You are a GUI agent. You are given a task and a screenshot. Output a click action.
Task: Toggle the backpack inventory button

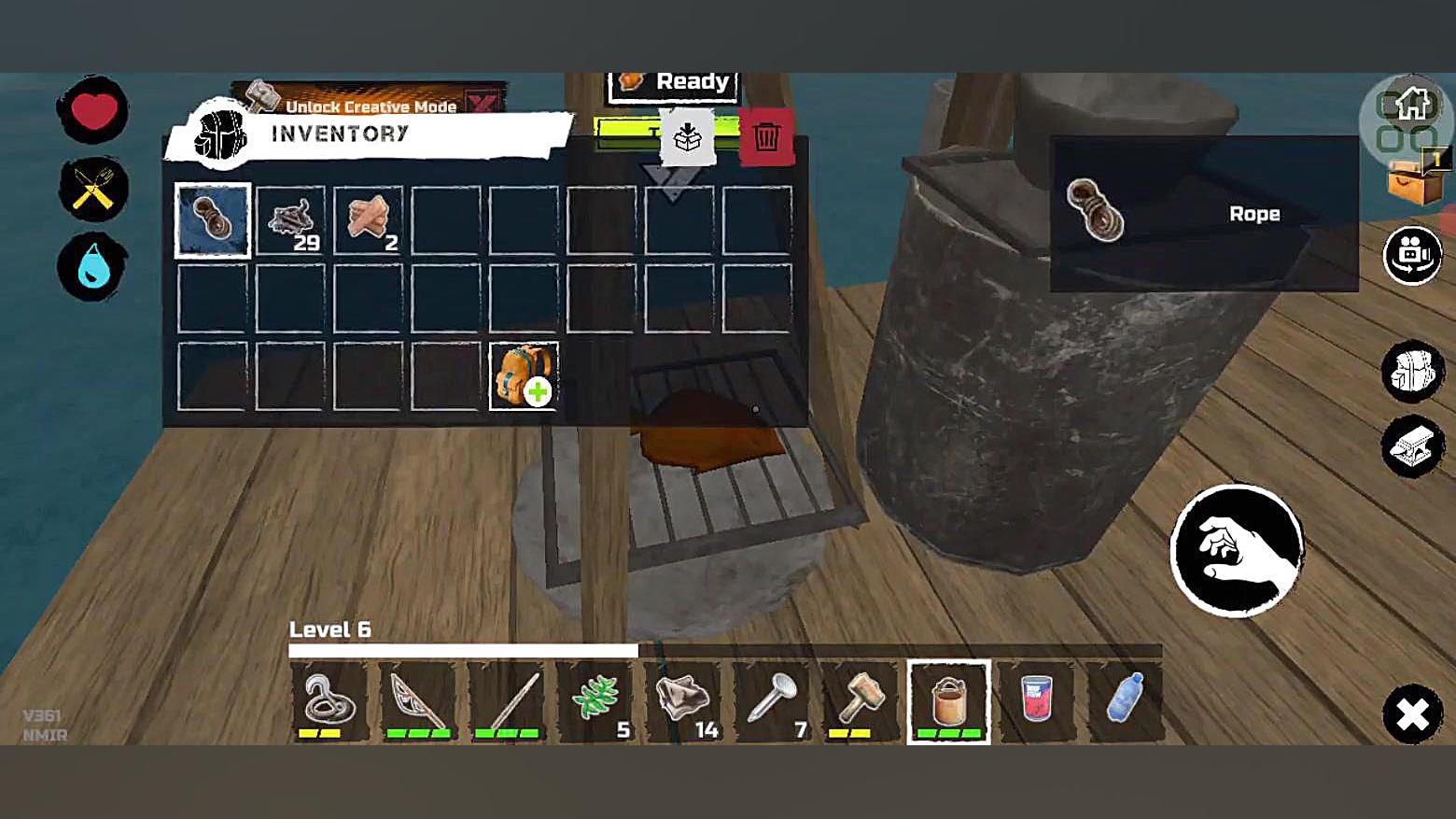(x=1412, y=371)
